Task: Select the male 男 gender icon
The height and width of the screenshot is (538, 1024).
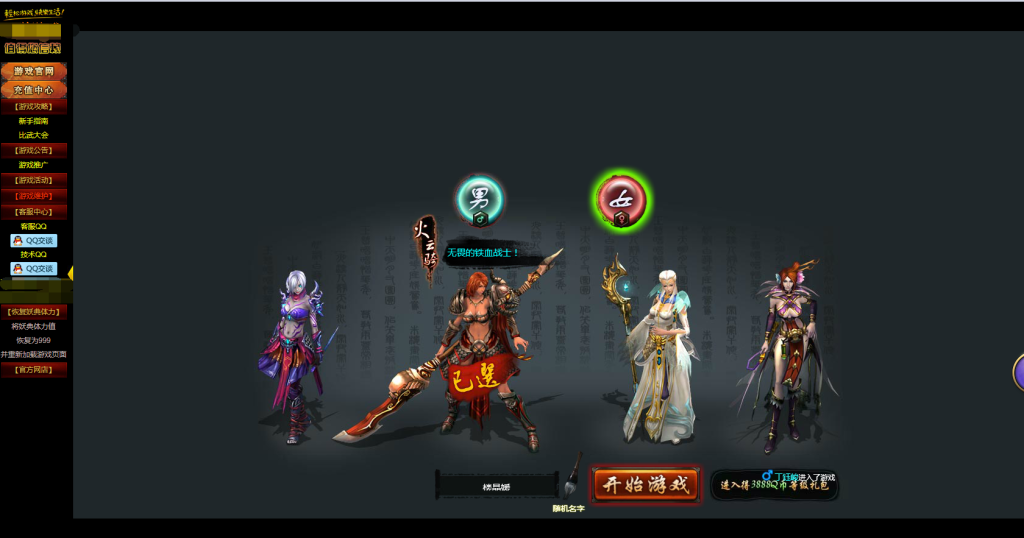Action: 480,199
